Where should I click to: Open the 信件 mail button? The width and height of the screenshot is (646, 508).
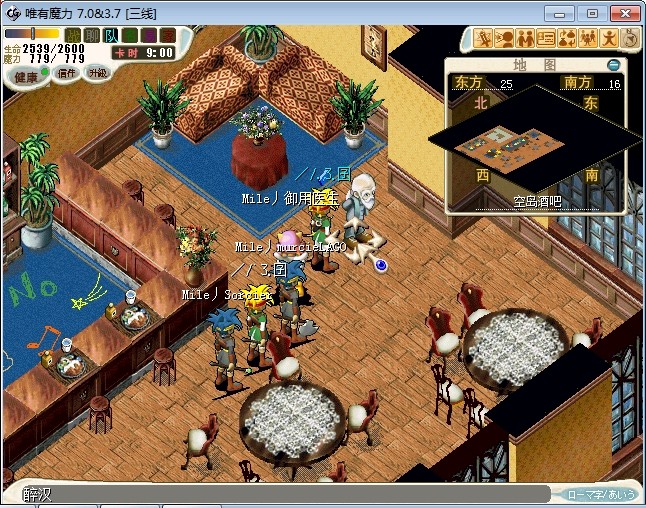(66, 74)
